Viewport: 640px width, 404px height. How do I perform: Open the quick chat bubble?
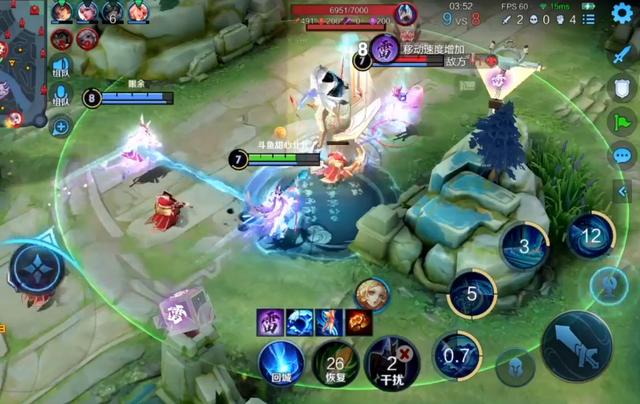click(x=621, y=156)
